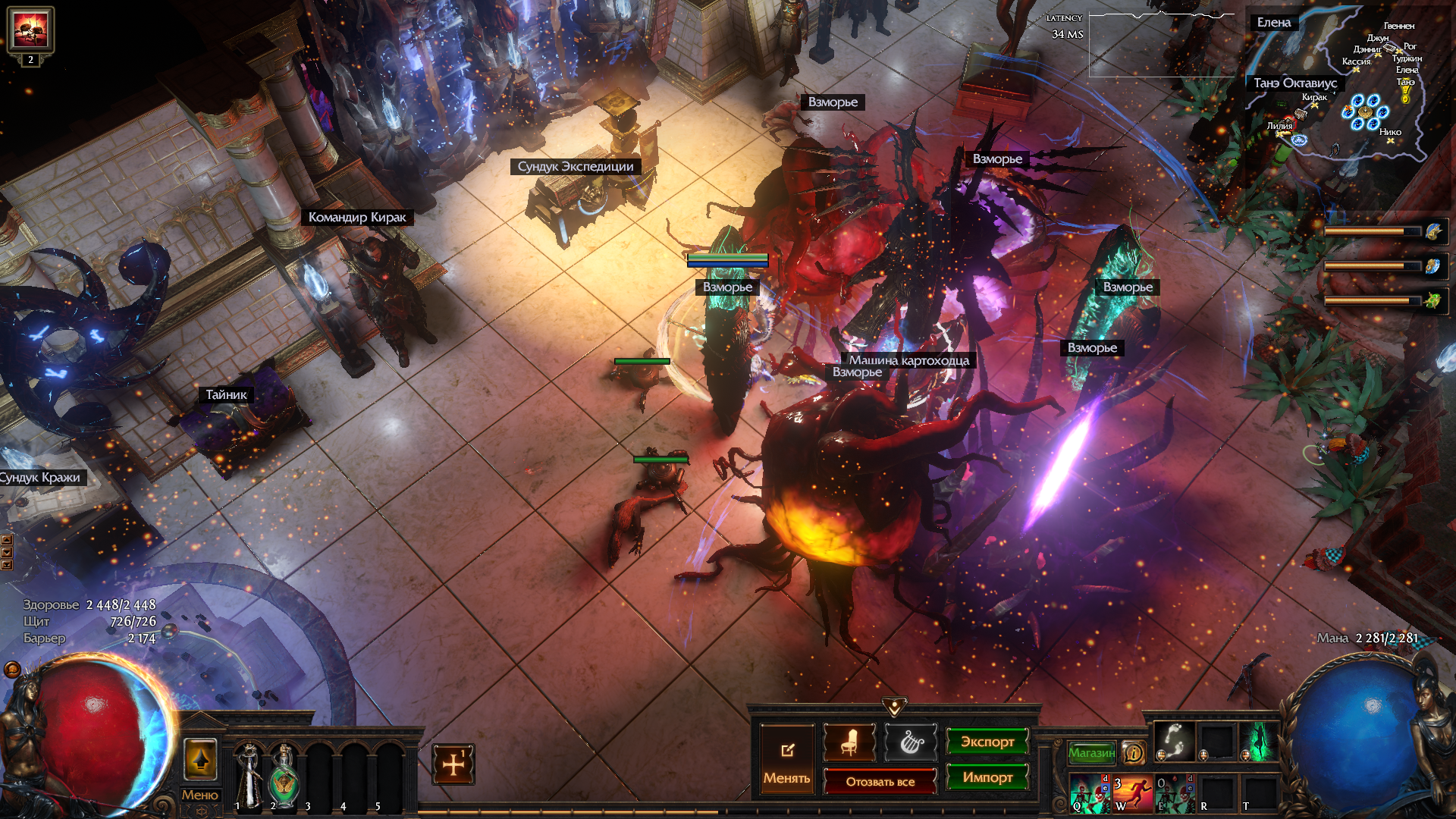Activate the green glowing figure skill

pos(1259,741)
